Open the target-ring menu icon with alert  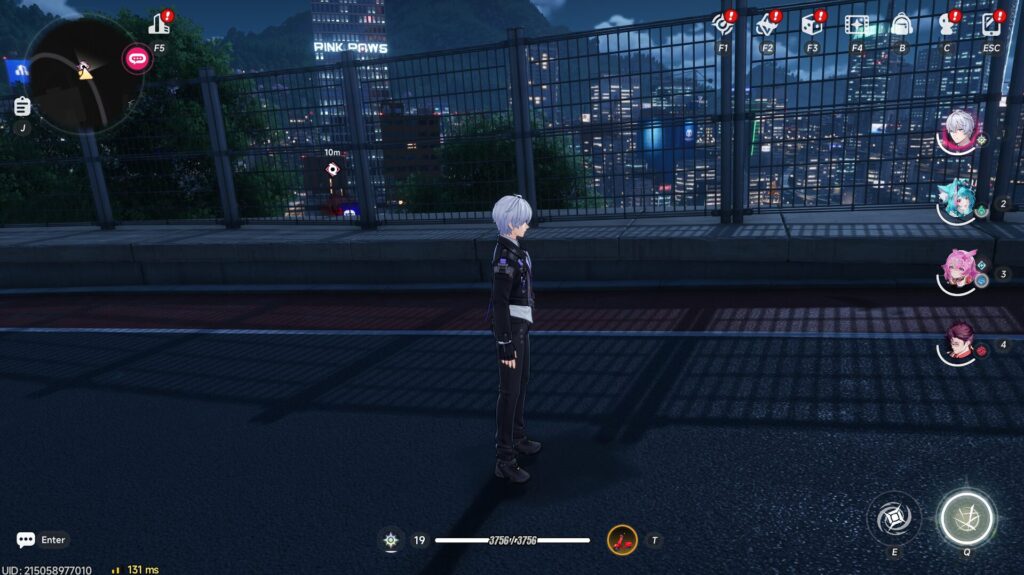pos(722,24)
